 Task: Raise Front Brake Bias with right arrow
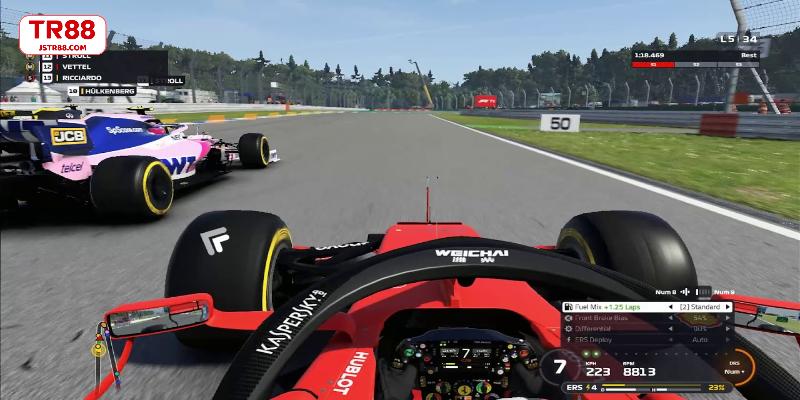click(x=728, y=318)
